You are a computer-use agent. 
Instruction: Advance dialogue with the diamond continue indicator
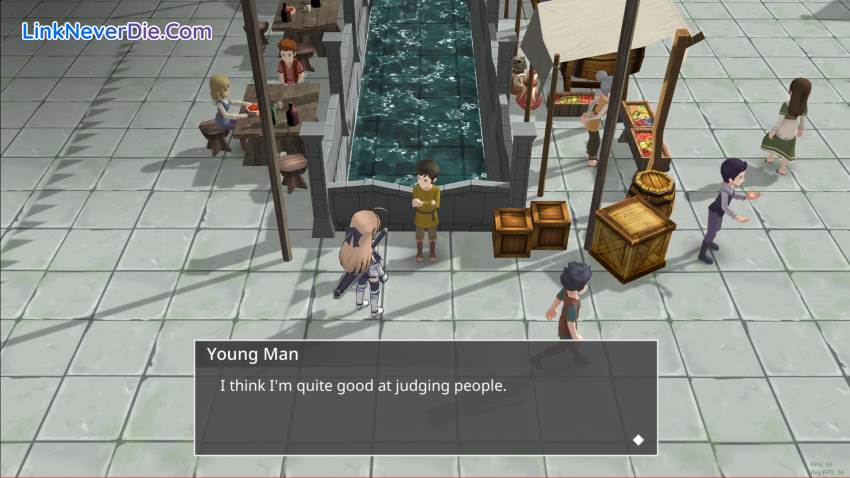coord(638,440)
